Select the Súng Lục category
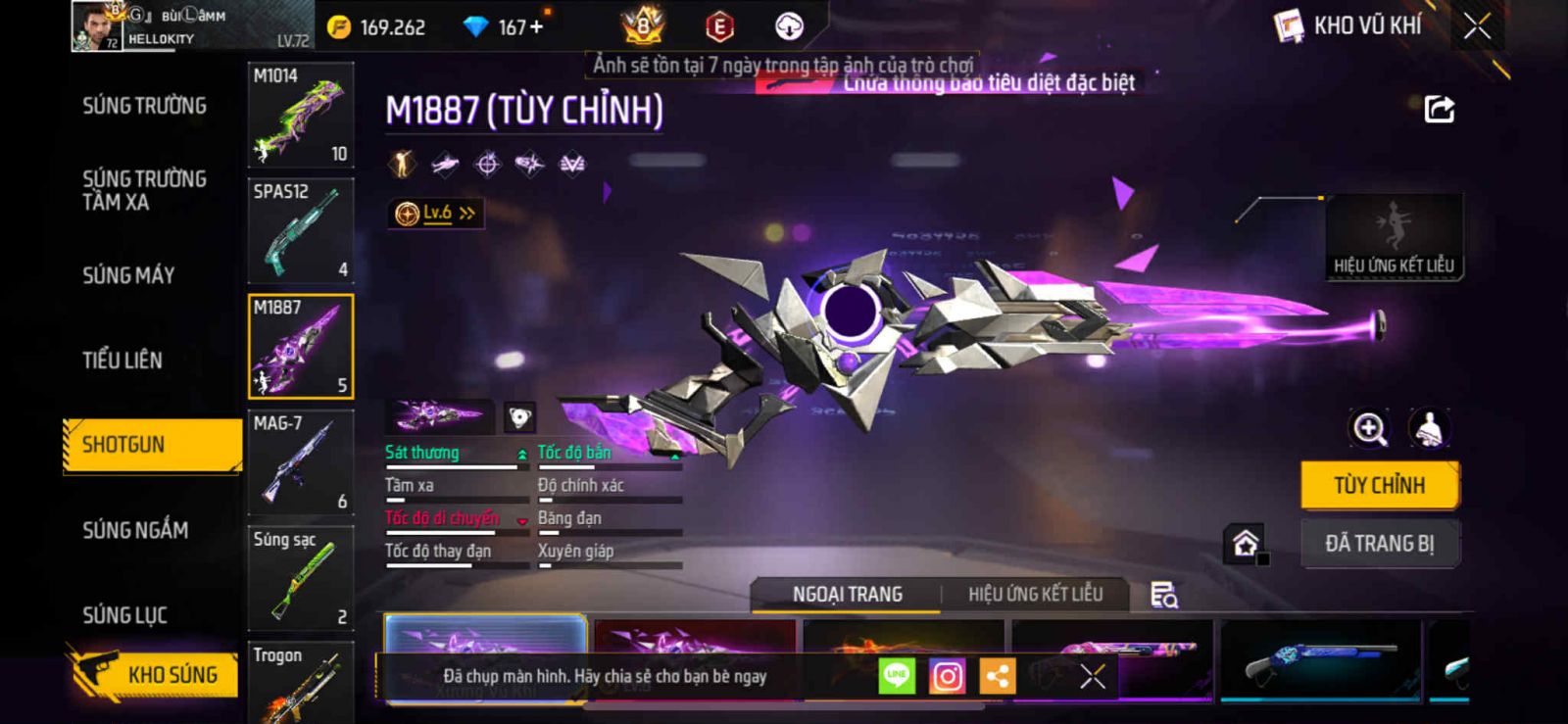This screenshot has width=1568, height=724. coord(124,615)
